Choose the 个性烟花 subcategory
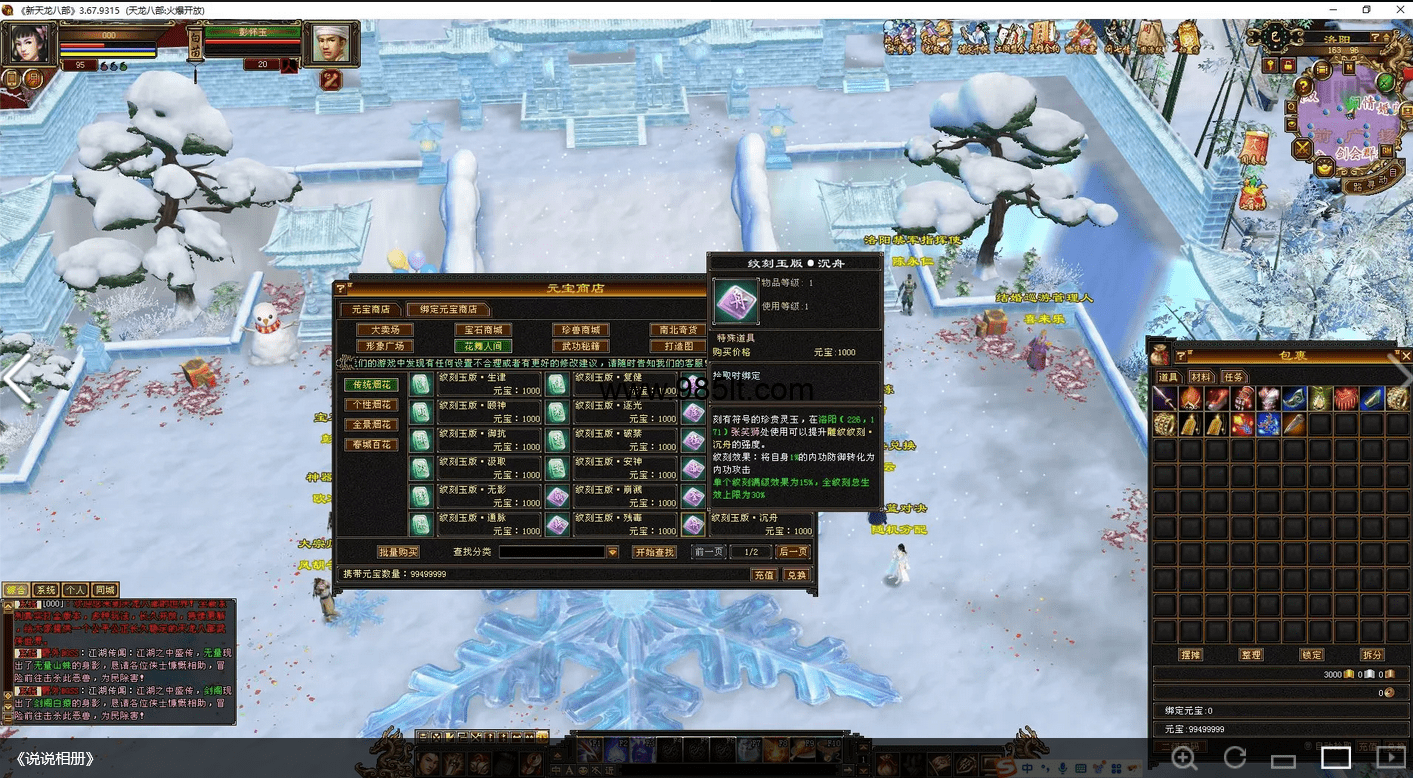 371,405
